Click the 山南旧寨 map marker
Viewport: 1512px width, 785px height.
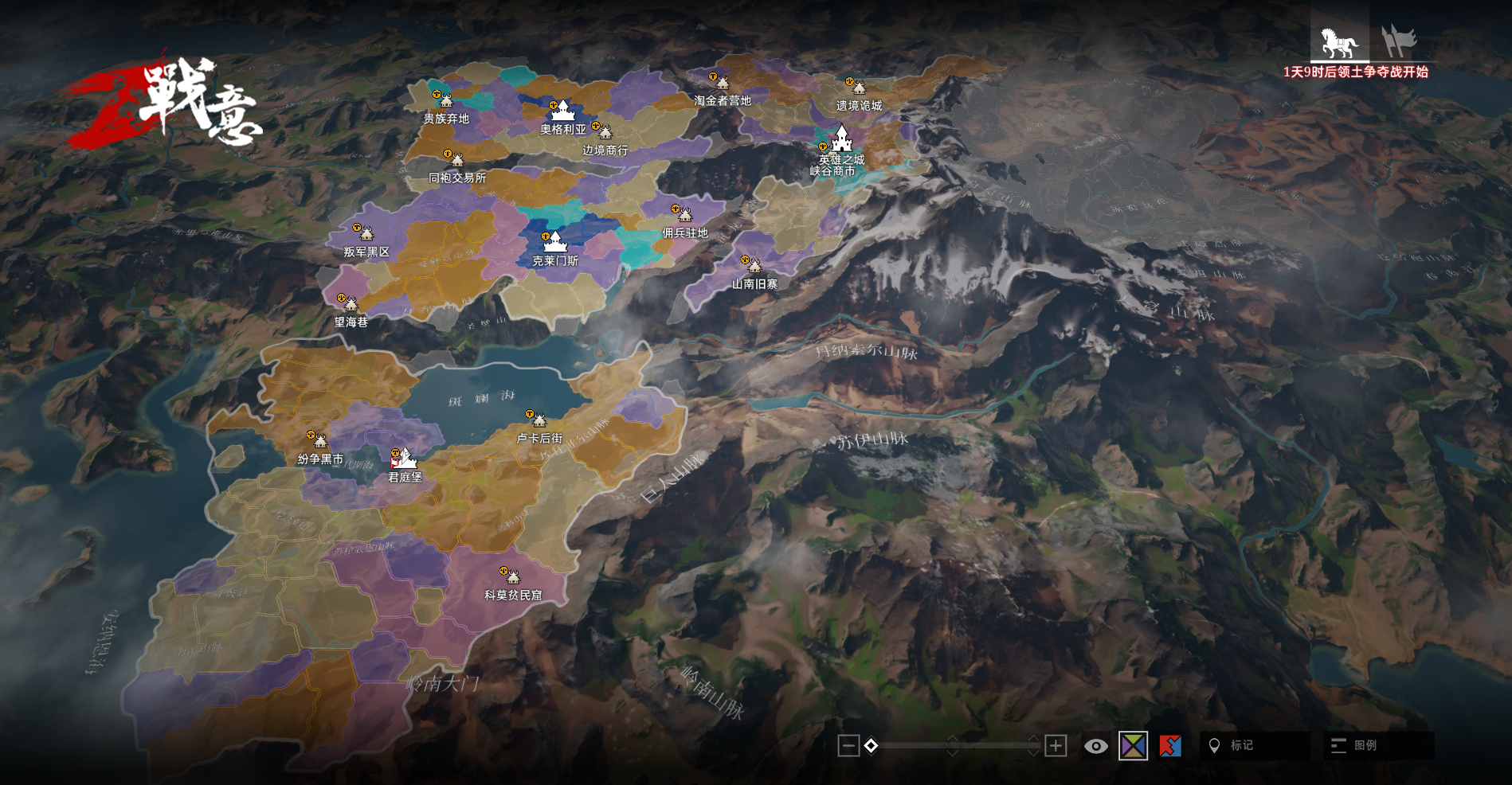click(x=754, y=265)
